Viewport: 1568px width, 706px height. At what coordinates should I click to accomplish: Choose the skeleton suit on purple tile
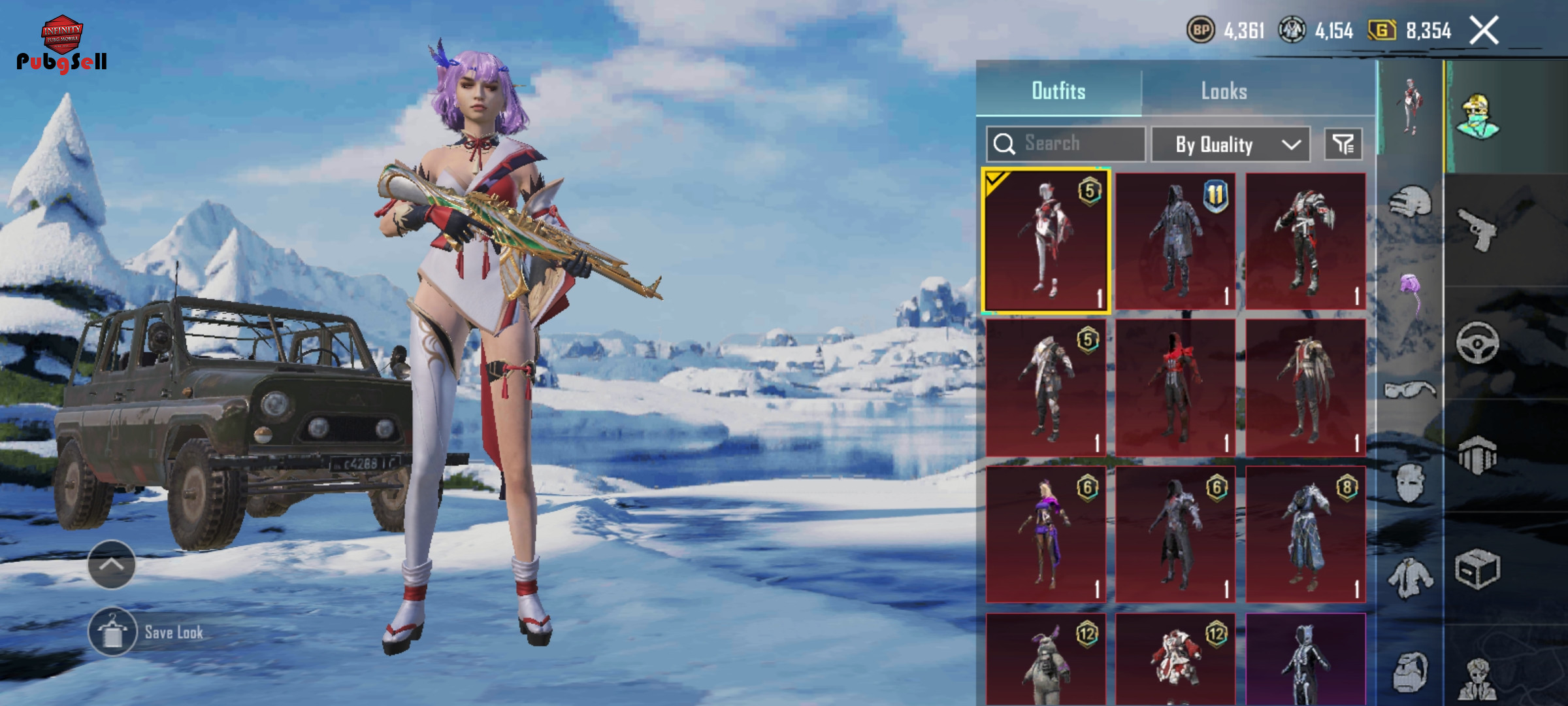(1305, 660)
